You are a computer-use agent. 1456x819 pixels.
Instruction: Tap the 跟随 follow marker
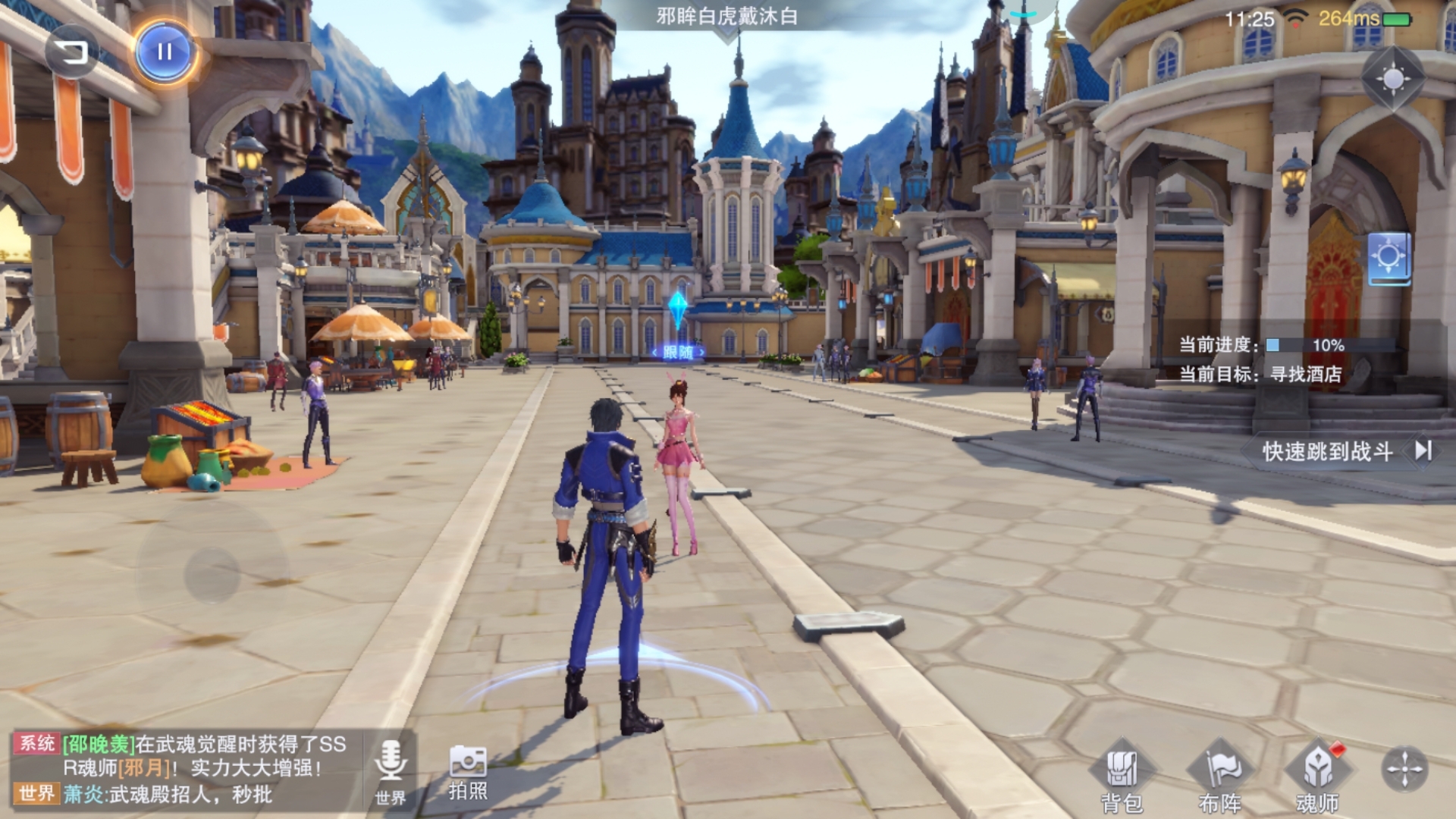[x=678, y=352]
